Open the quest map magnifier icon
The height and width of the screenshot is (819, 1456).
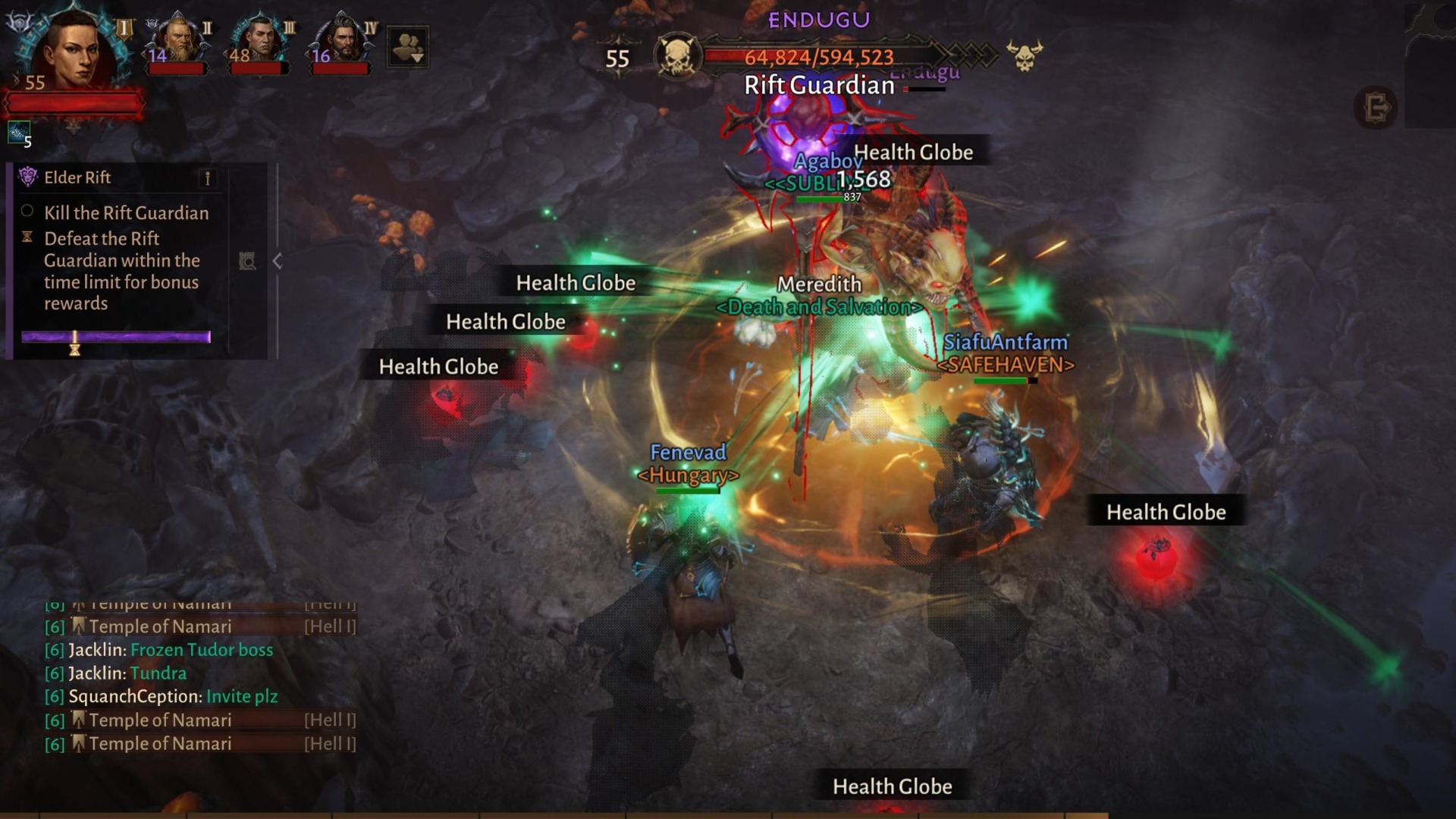(x=247, y=262)
